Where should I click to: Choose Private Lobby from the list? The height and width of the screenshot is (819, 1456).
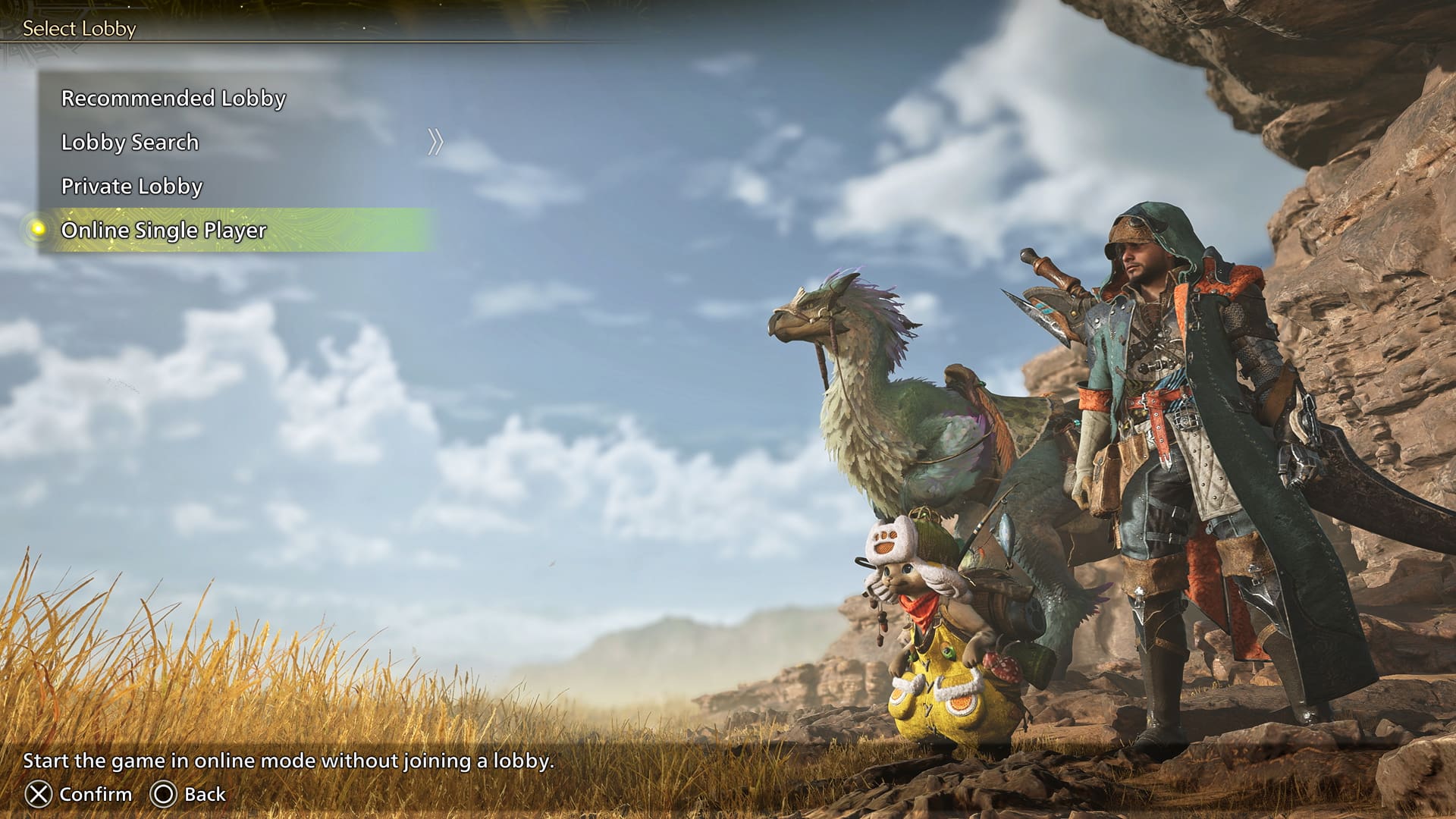tap(132, 187)
